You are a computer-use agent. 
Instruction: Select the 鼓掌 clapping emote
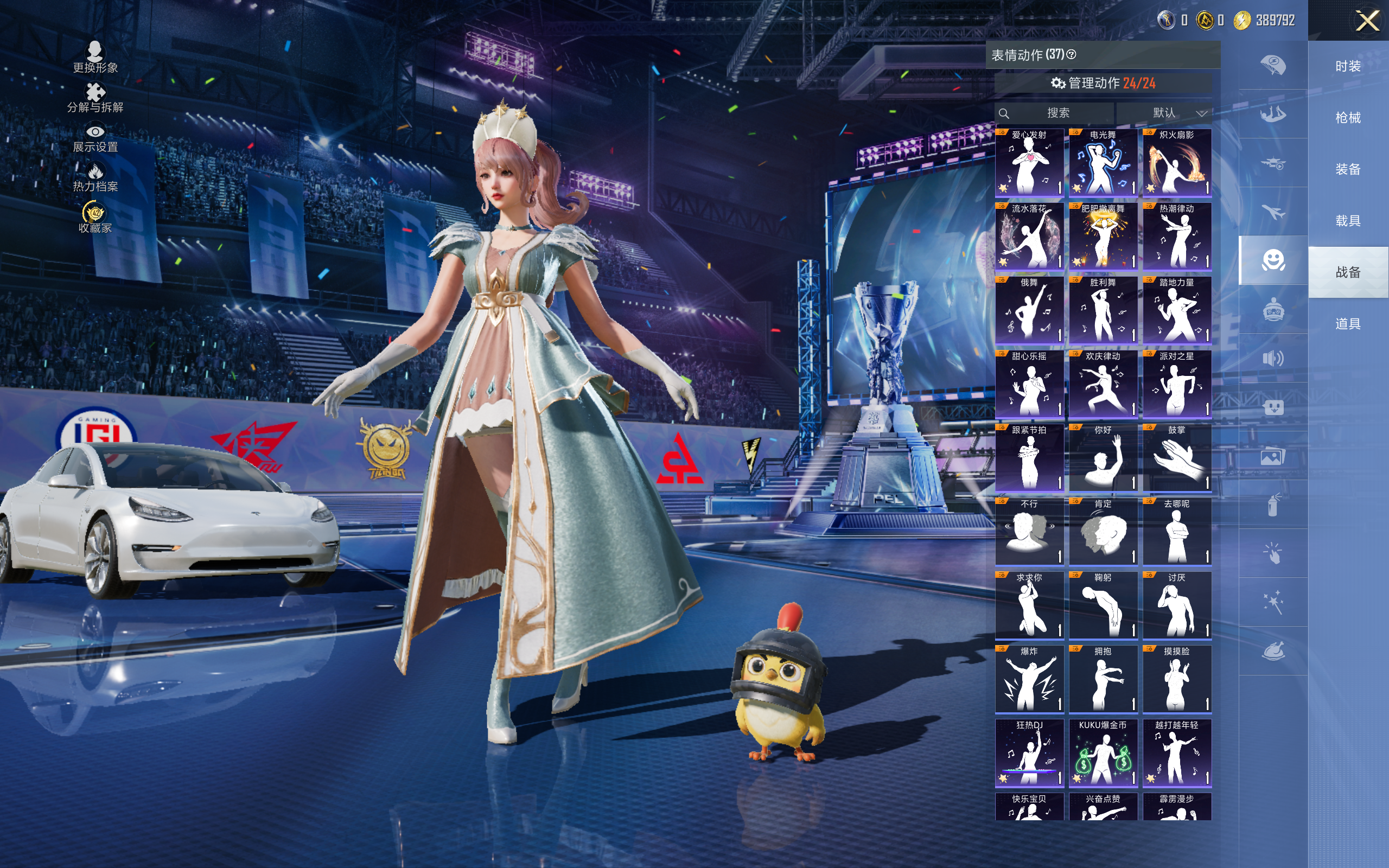pos(1177,457)
